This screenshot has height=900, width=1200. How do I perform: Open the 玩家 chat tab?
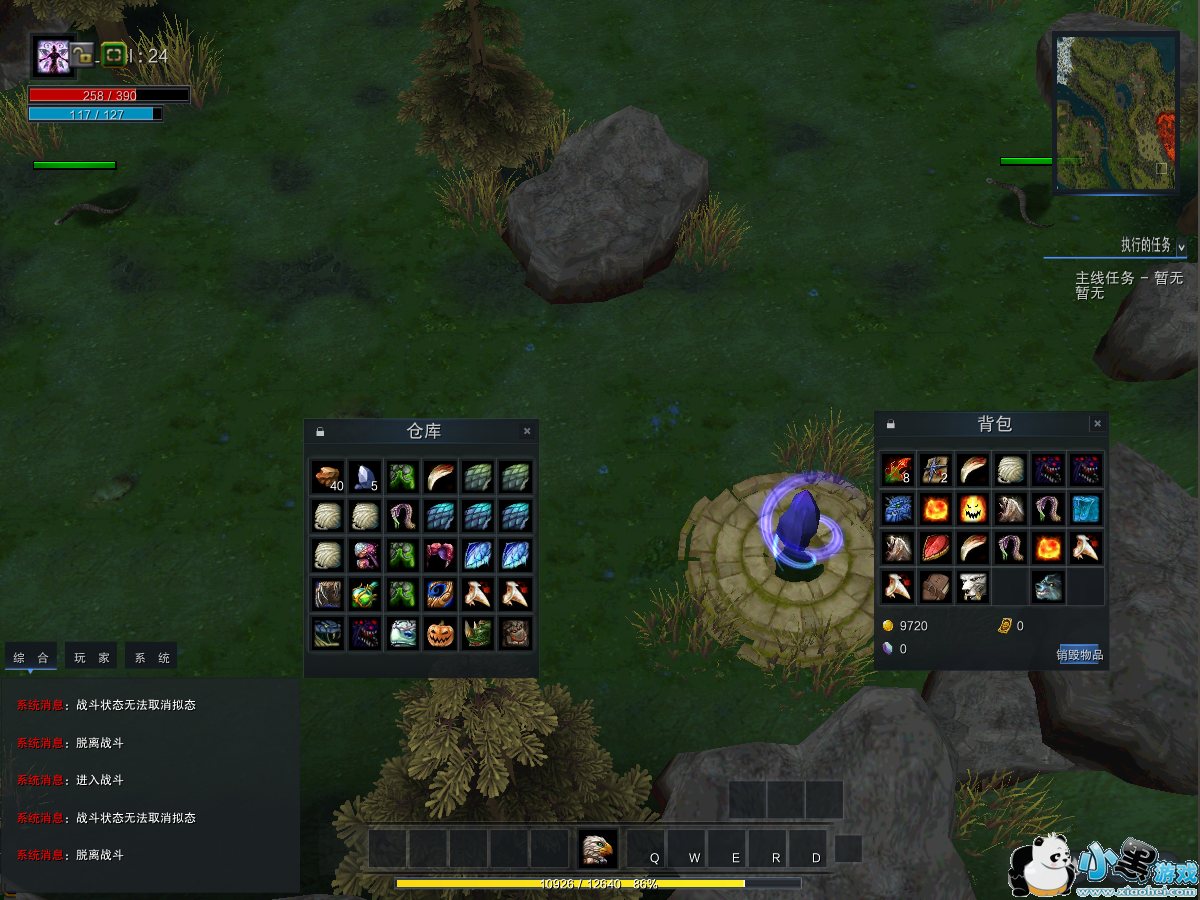(91, 658)
